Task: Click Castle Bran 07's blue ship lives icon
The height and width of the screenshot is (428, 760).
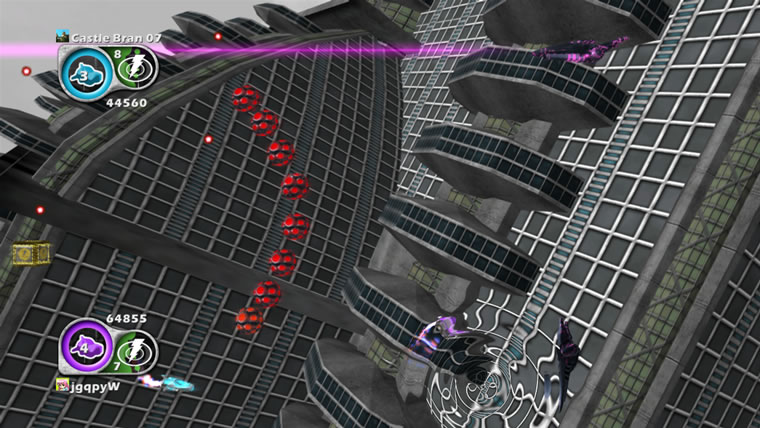Action: (82, 71)
